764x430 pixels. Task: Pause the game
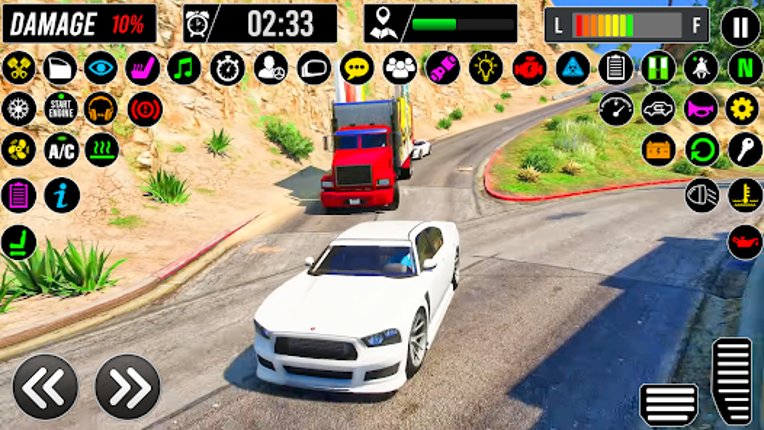pyautogui.click(x=740, y=25)
